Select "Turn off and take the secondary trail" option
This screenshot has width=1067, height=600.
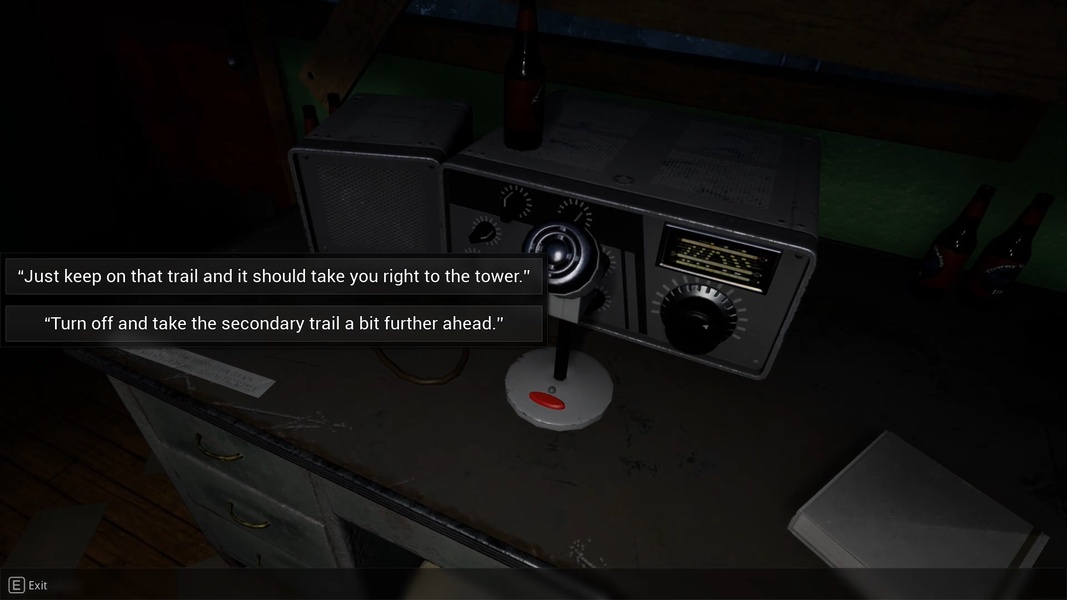pyautogui.click(x=274, y=324)
